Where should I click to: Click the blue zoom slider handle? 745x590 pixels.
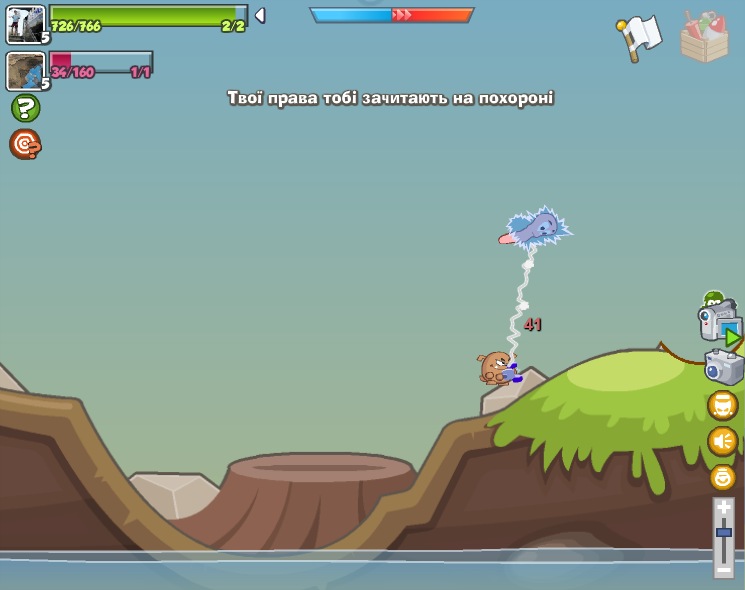[724, 533]
